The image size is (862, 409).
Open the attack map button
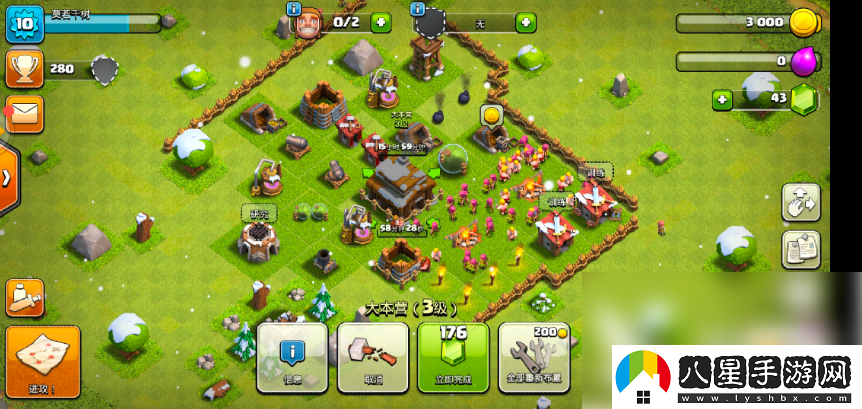[42, 361]
